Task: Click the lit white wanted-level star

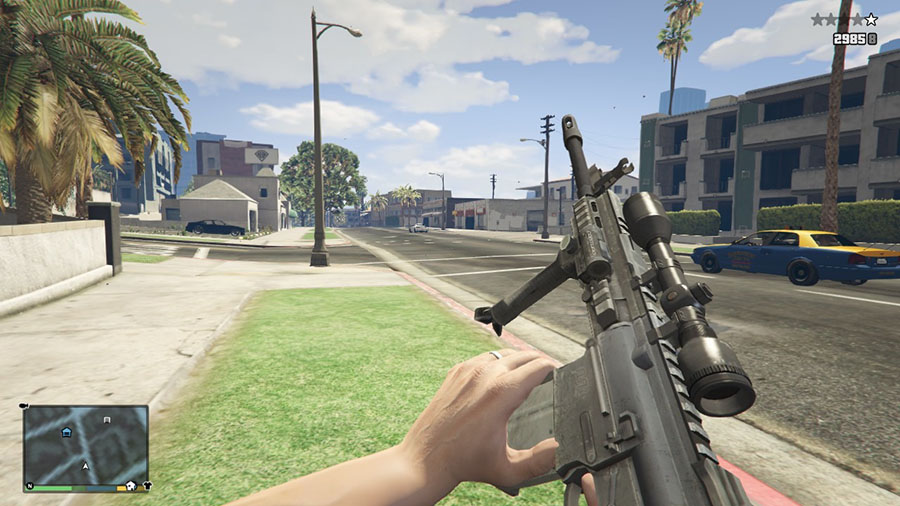Action: click(871, 19)
